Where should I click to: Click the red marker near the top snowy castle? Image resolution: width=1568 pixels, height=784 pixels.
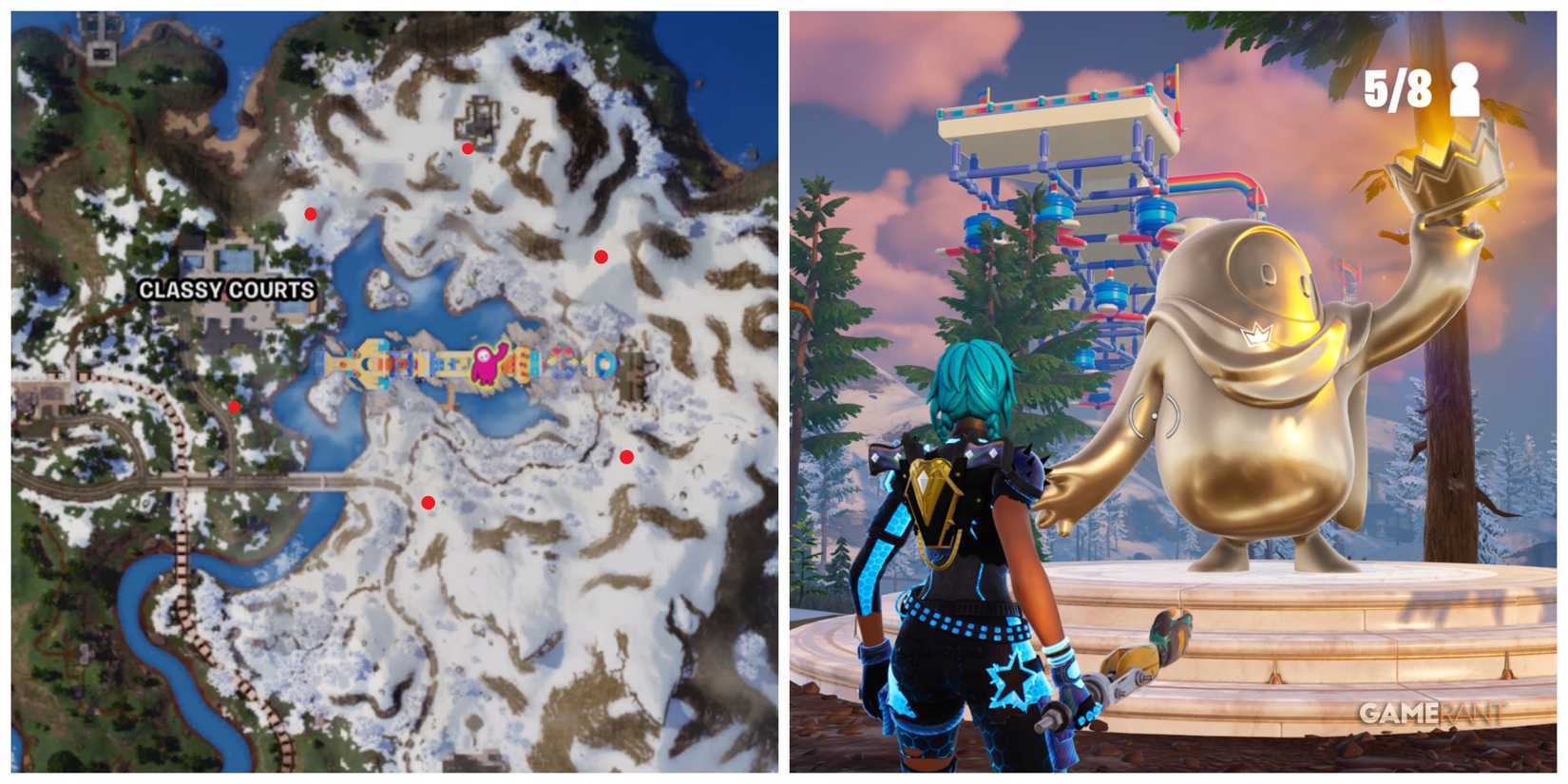pos(467,149)
